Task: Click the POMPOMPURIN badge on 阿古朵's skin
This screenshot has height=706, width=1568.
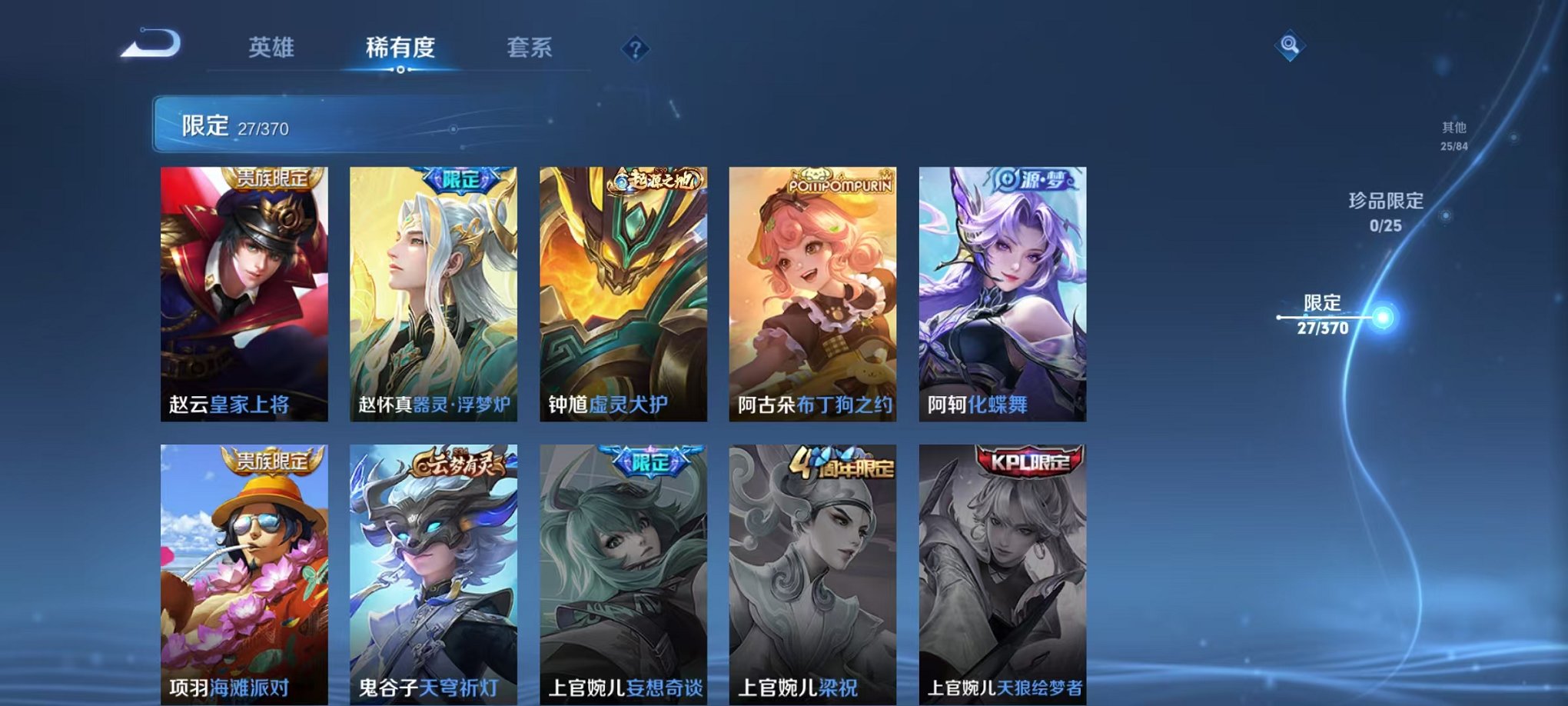Action: (838, 184)
